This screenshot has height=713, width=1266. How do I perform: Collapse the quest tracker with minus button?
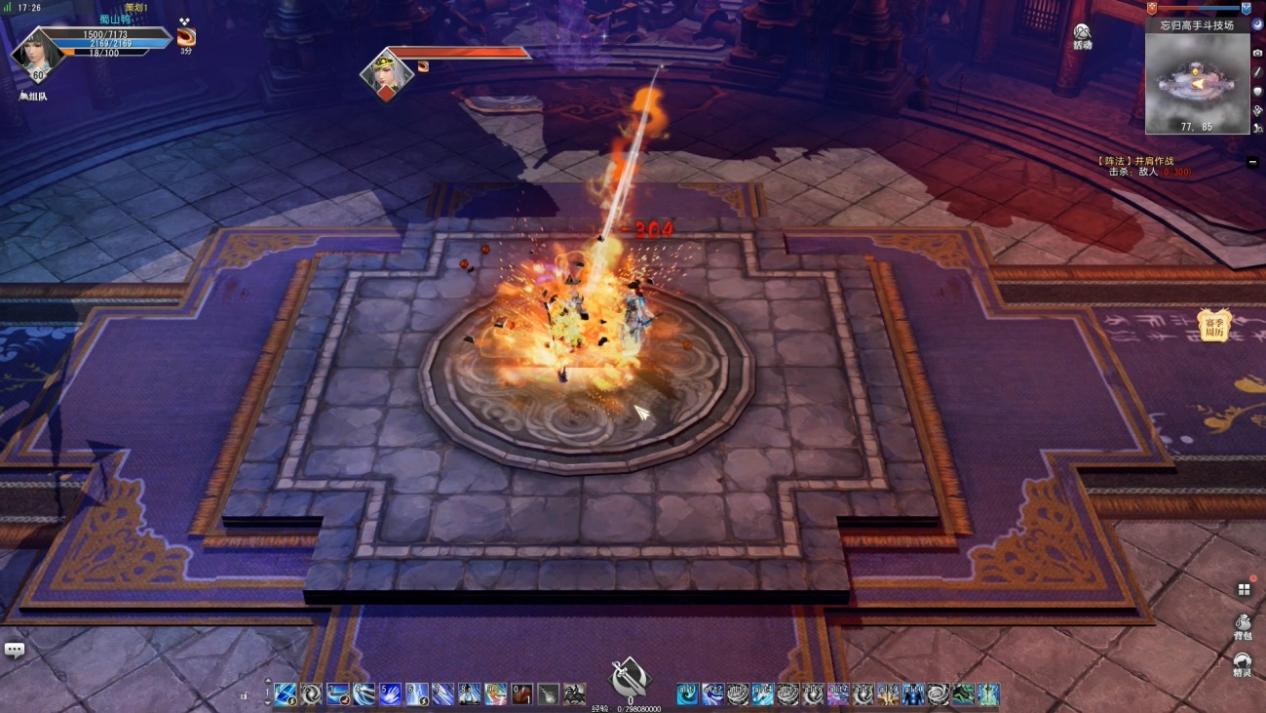coord(1253,161)
